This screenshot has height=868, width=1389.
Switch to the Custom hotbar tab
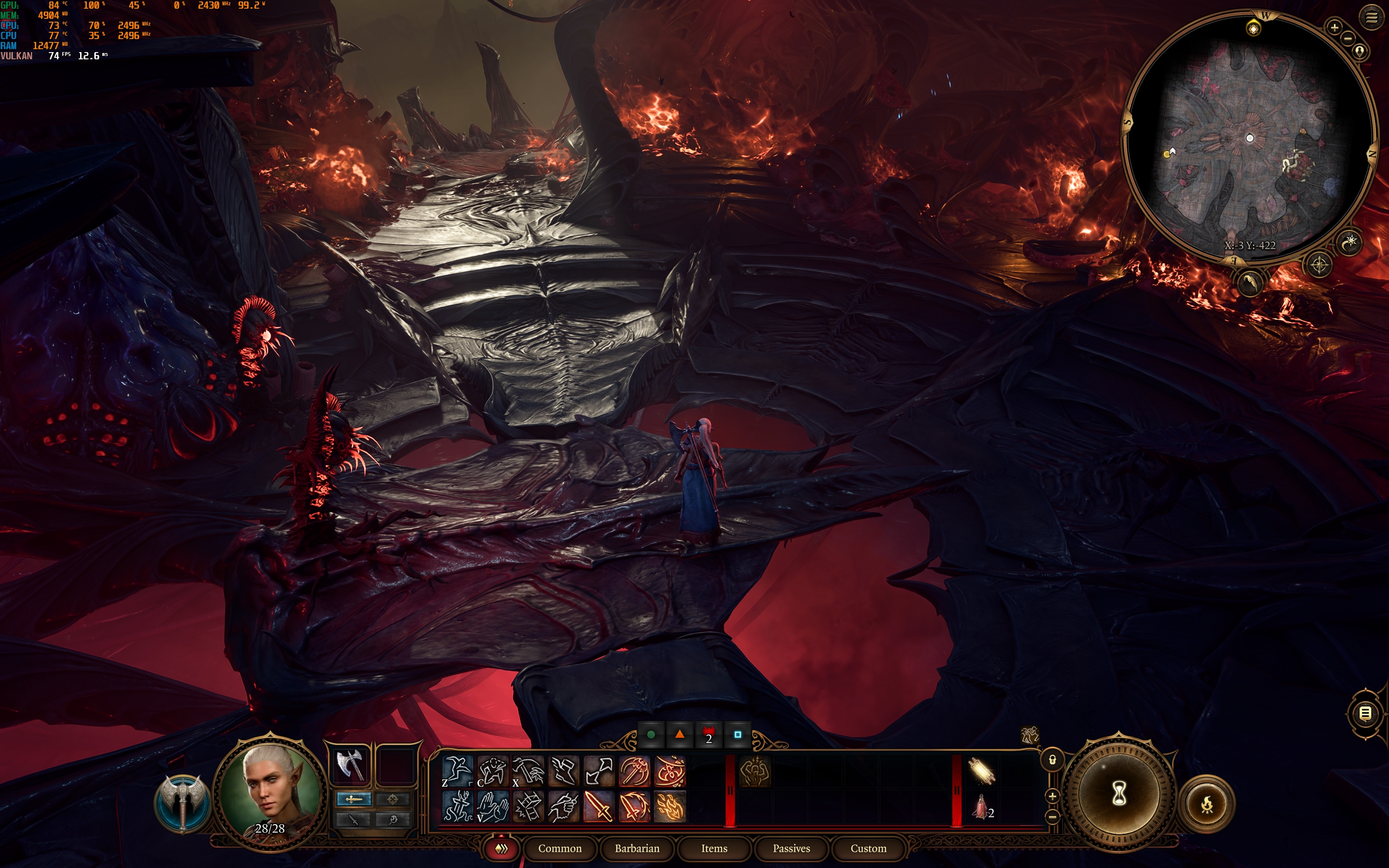(868, 849)
